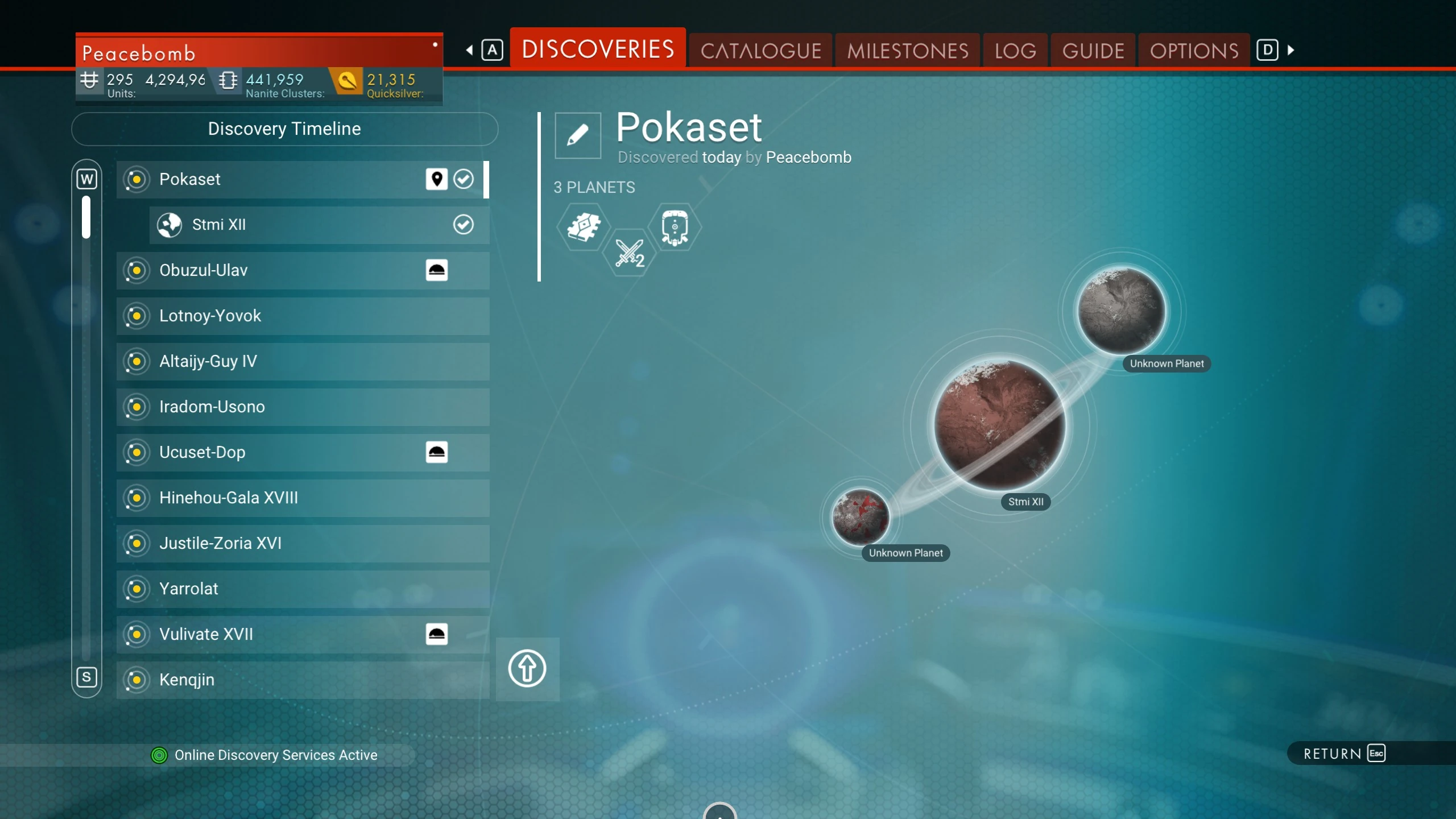Show the Log tab
The image size is (1456, 819).
point(1015,51)
